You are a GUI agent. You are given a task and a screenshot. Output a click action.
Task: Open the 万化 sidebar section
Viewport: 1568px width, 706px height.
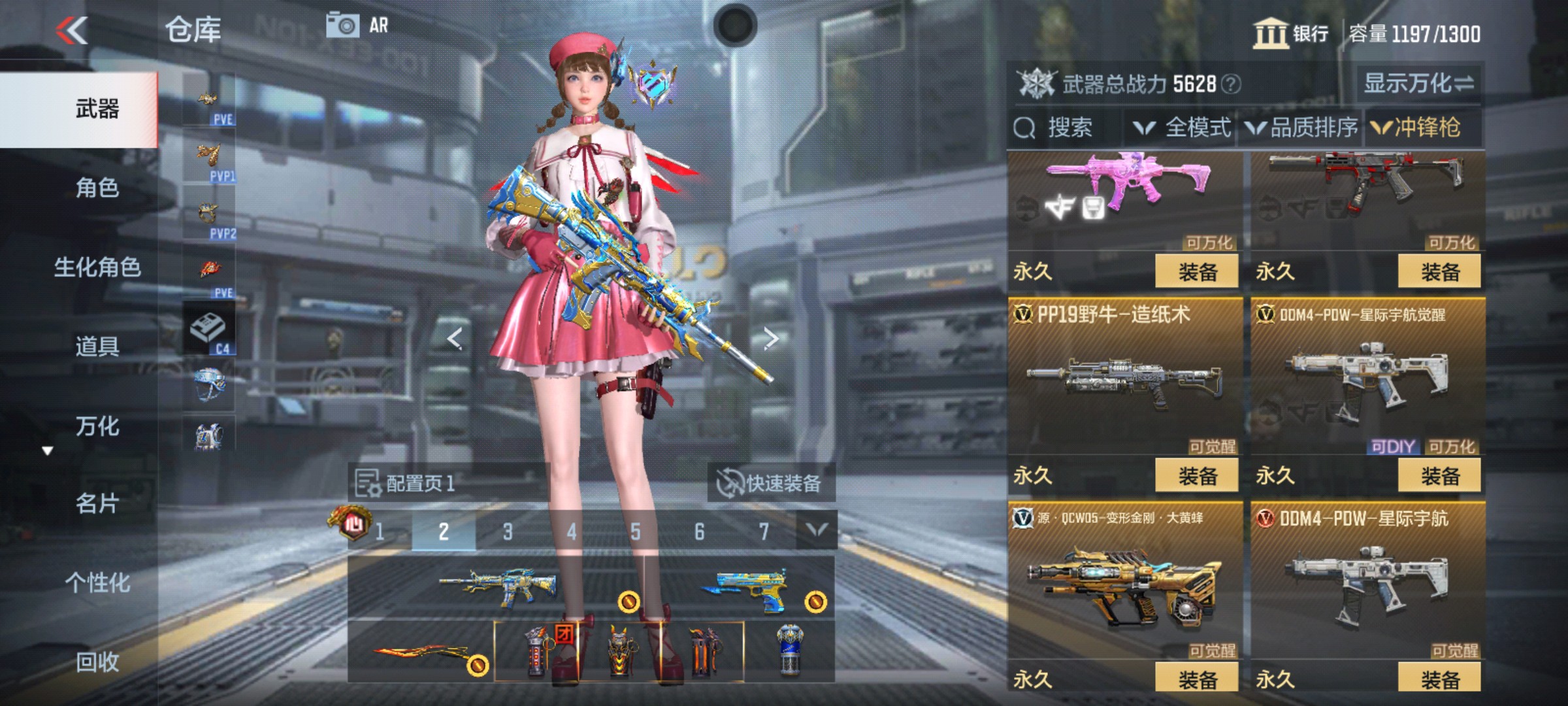[98, 426]
